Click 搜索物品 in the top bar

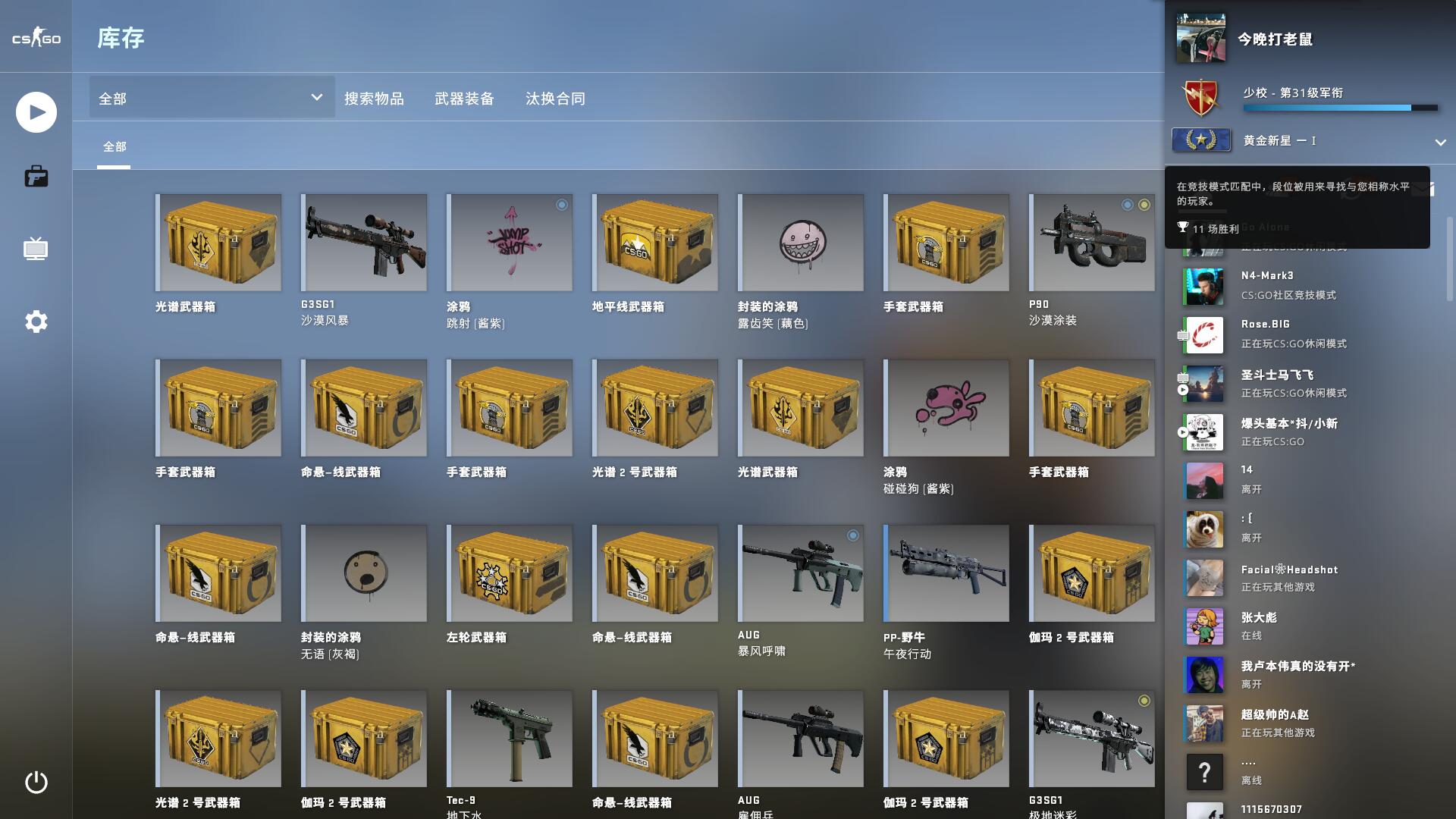click(x=374, y=98)
